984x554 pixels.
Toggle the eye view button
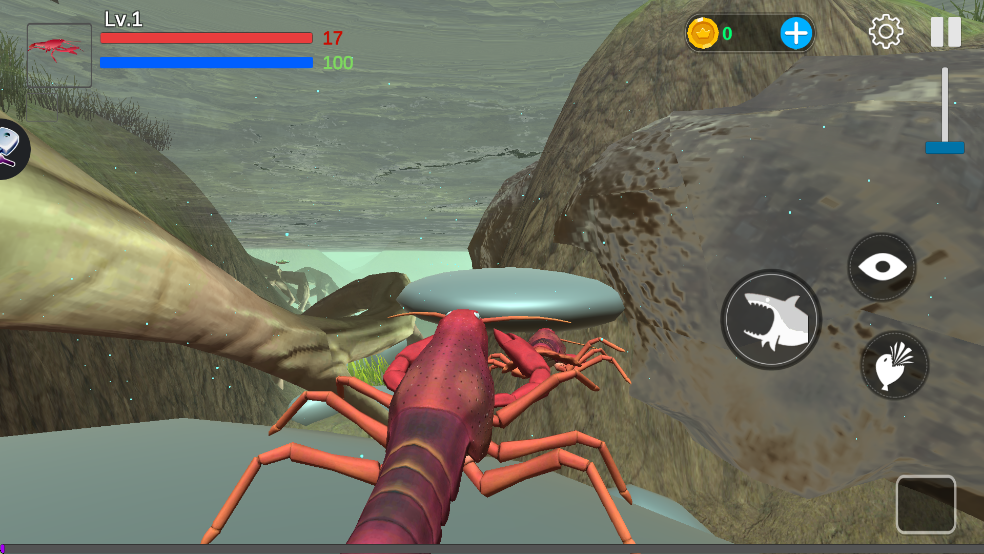882,267
